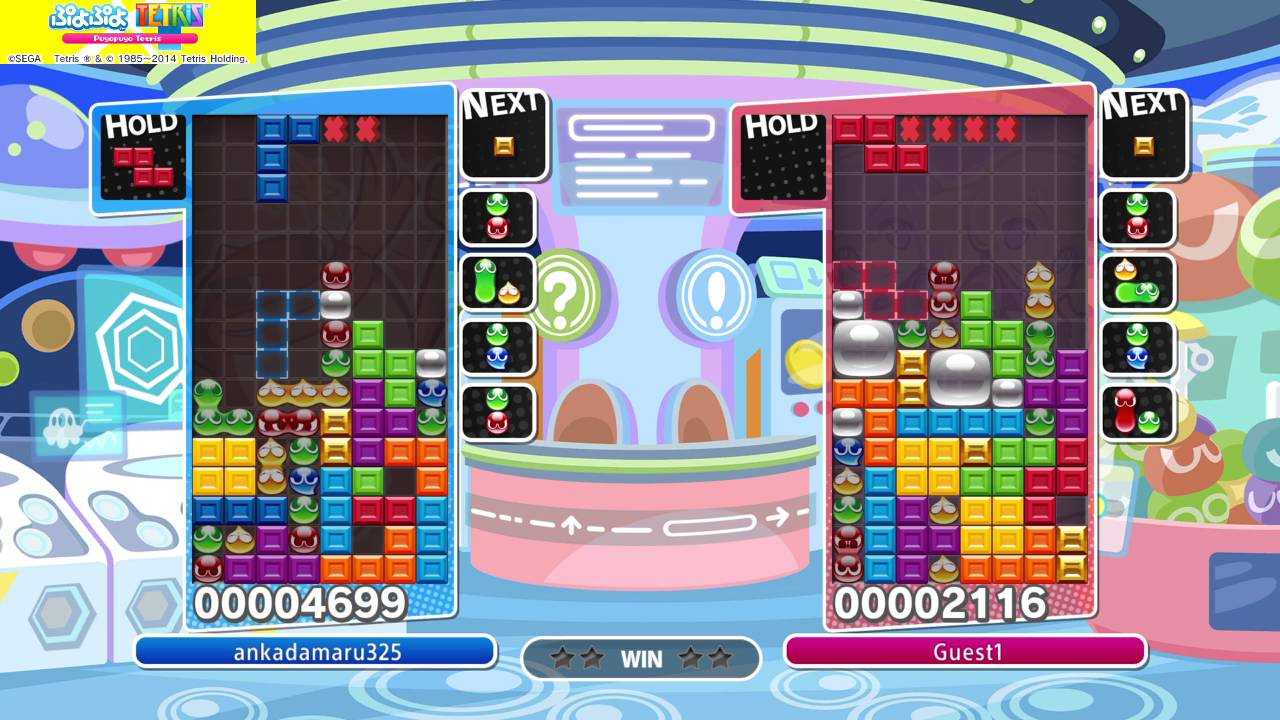Choose the large red and green puyo in Guest1's queue

[x=1138, y=411]
